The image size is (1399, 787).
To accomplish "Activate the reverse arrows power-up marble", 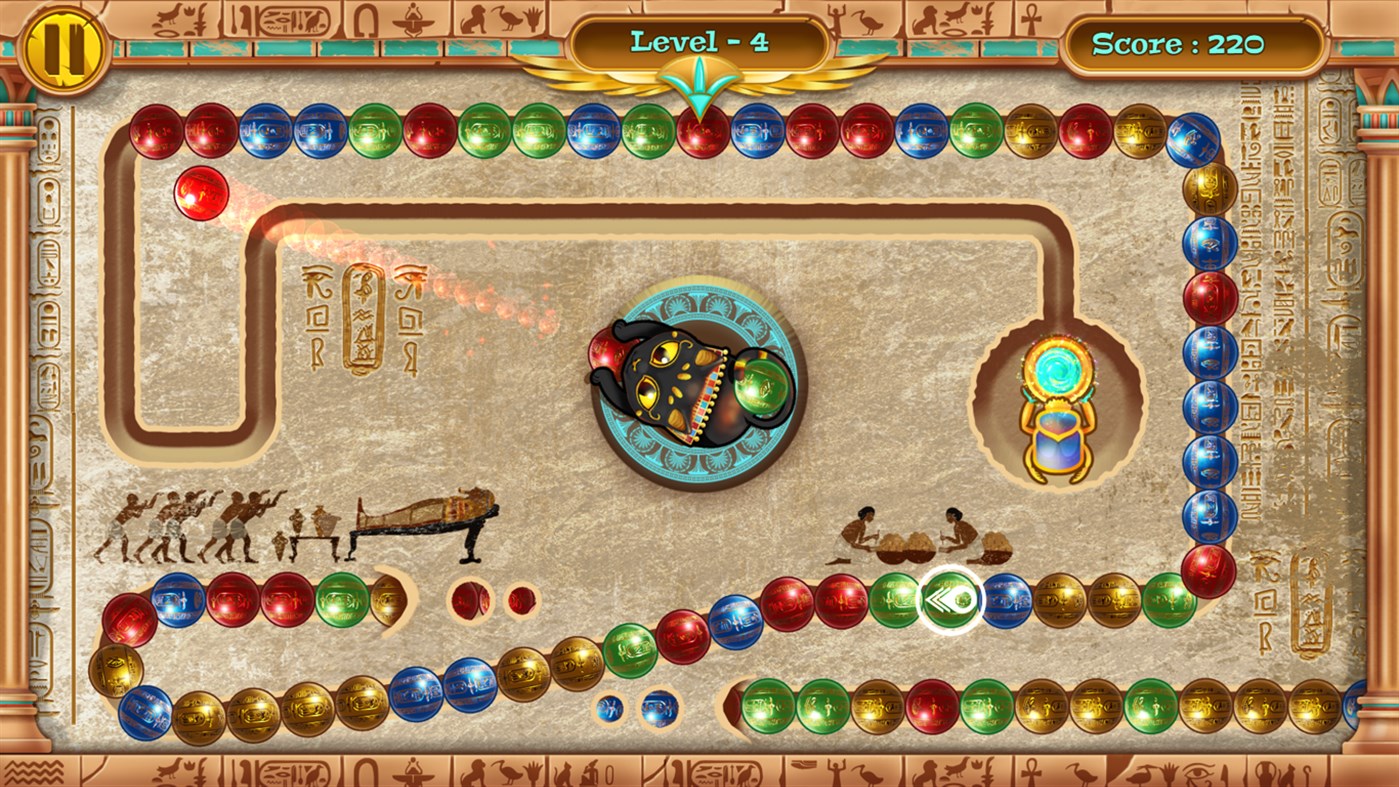I will pyautogui.click(x=948, y=599).
